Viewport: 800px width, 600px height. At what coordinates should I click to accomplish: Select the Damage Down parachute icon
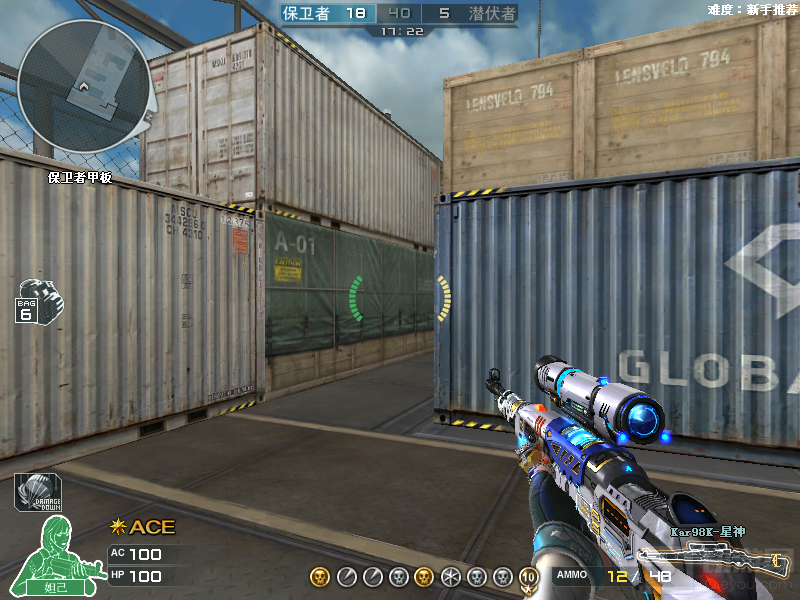click(x=35, y=493)
